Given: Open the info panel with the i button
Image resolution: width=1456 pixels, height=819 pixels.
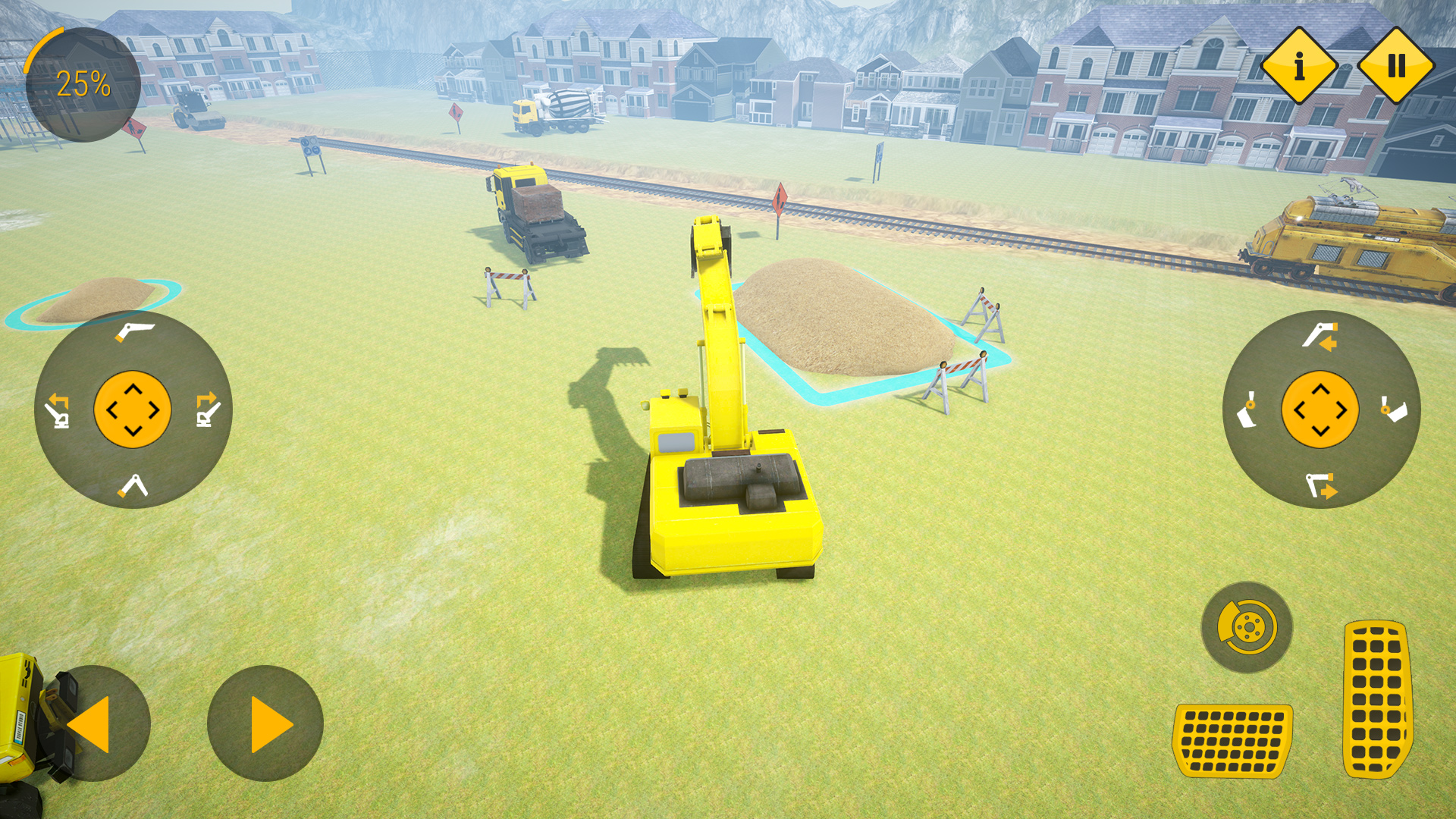Looking at the screenshot, I should pyautogui.click(x=1298, y=66).
